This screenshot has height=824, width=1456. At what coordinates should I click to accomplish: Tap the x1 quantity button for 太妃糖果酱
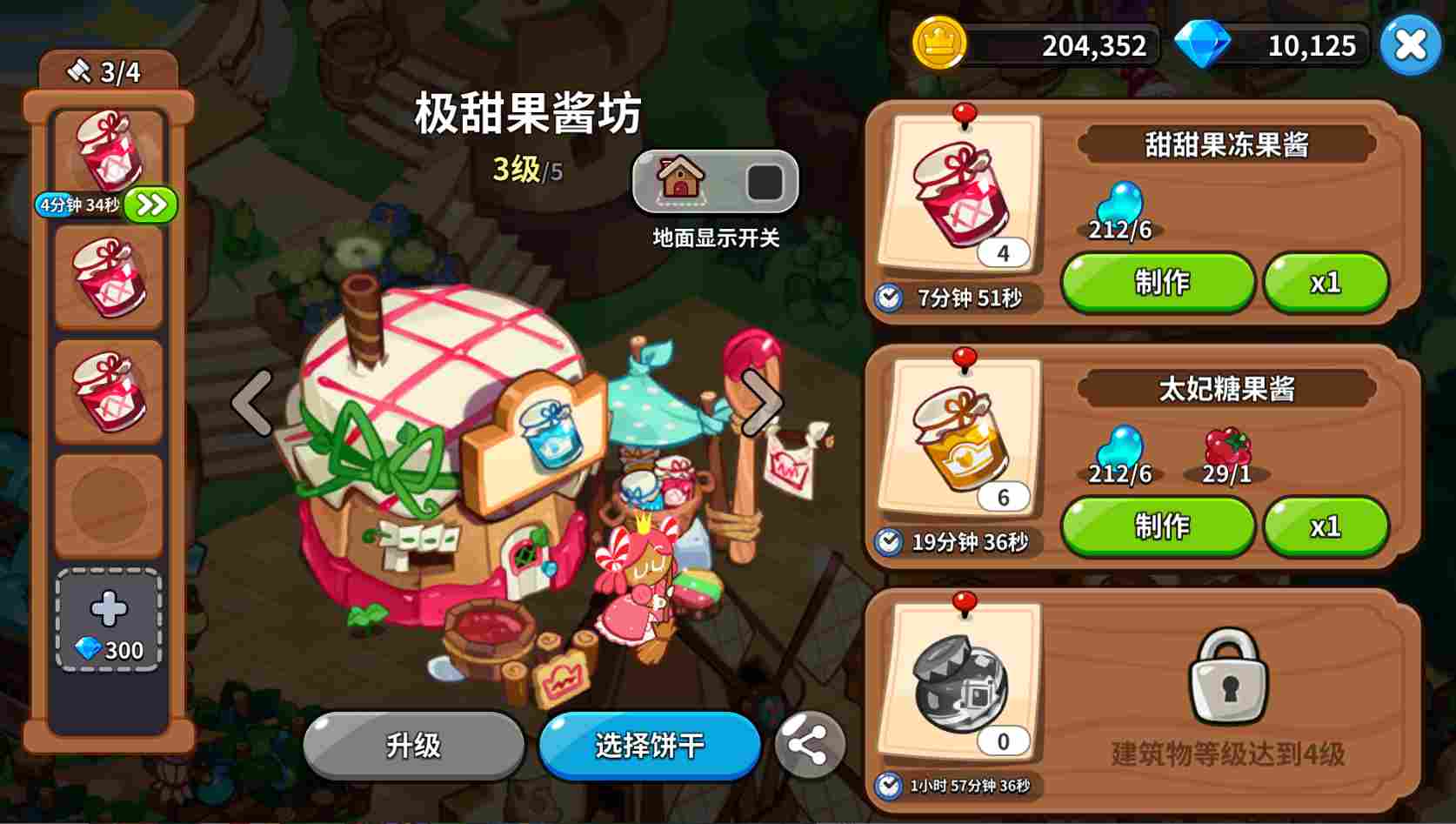pos(1326,526)
